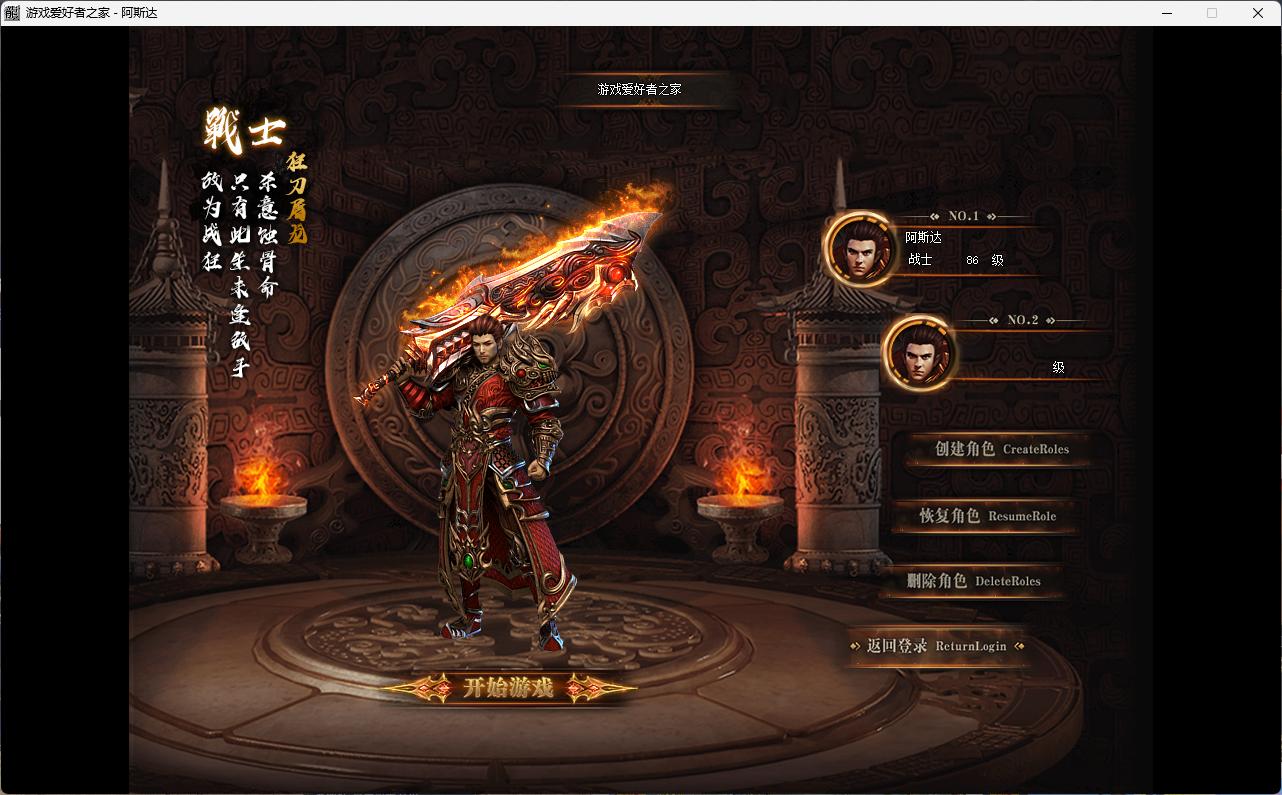The height and width of the screenshot is (795, 1282).
Task: Click the golden trim of 删除角色 DeleteRoles
Action: click(970, 598)
